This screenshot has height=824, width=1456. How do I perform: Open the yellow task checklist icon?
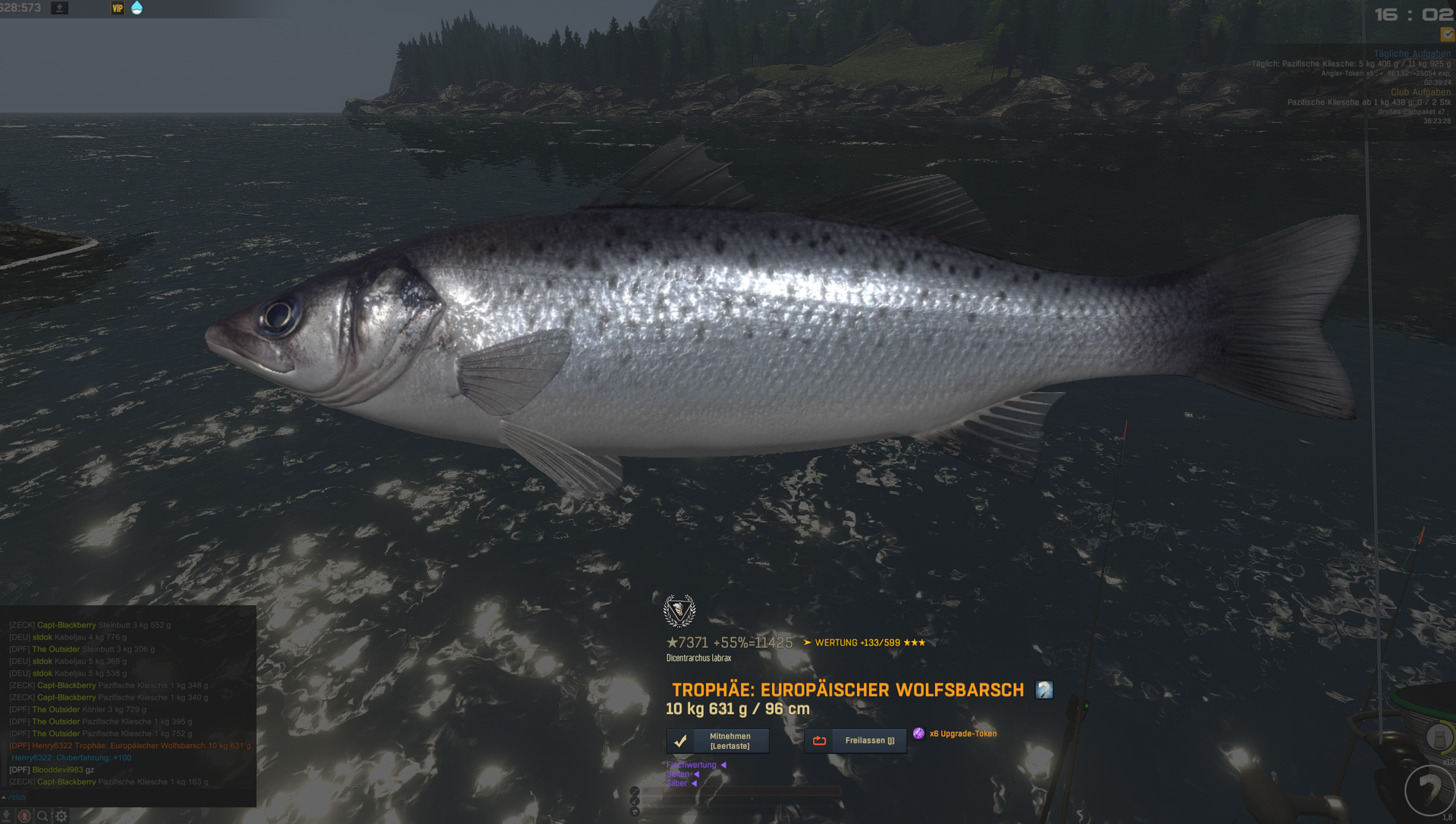(1447, 34)
